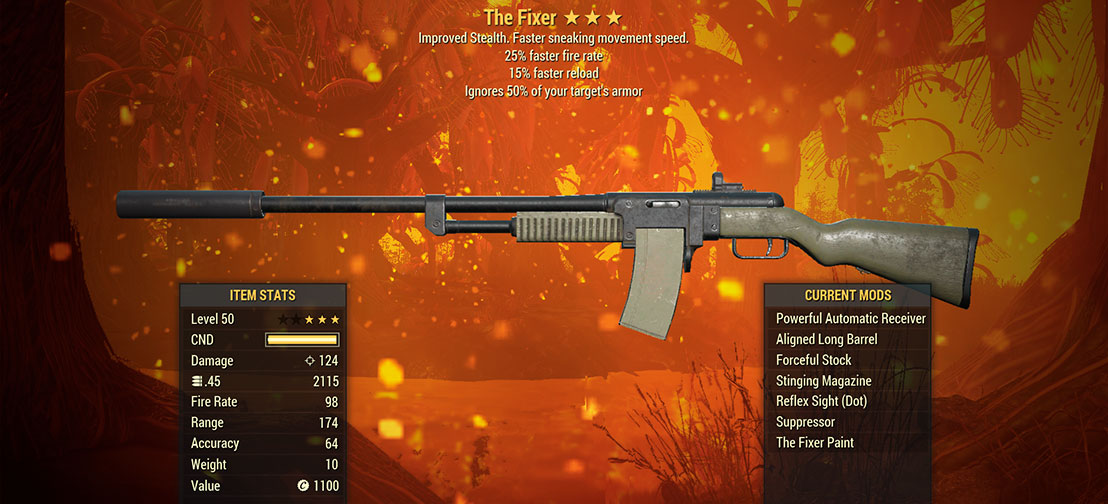Screen dimensions: 1108x504
Task: Choose the Aligned Long Barrel mod
Action: 826,340
